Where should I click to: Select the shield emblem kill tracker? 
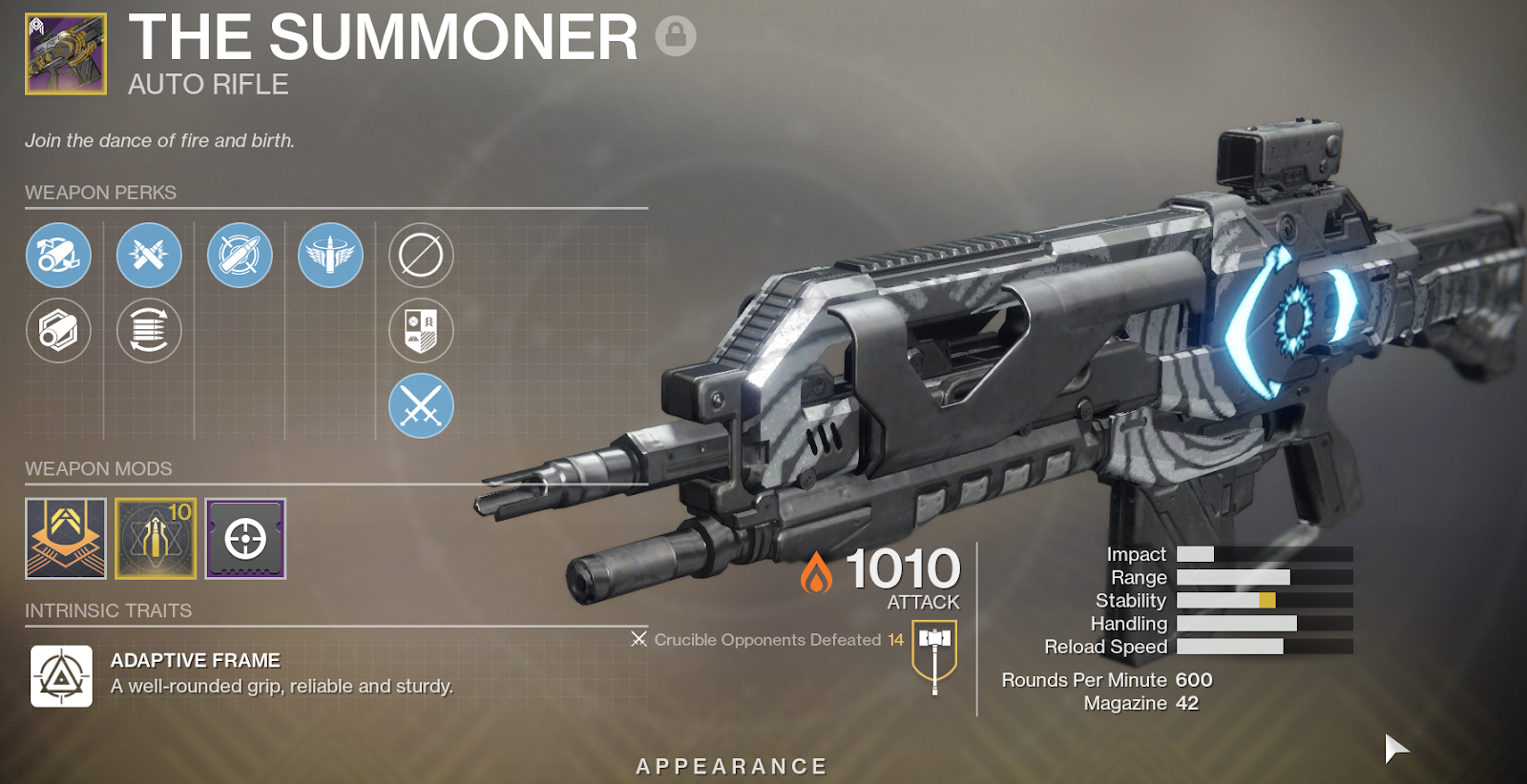[x=421, y=331]
